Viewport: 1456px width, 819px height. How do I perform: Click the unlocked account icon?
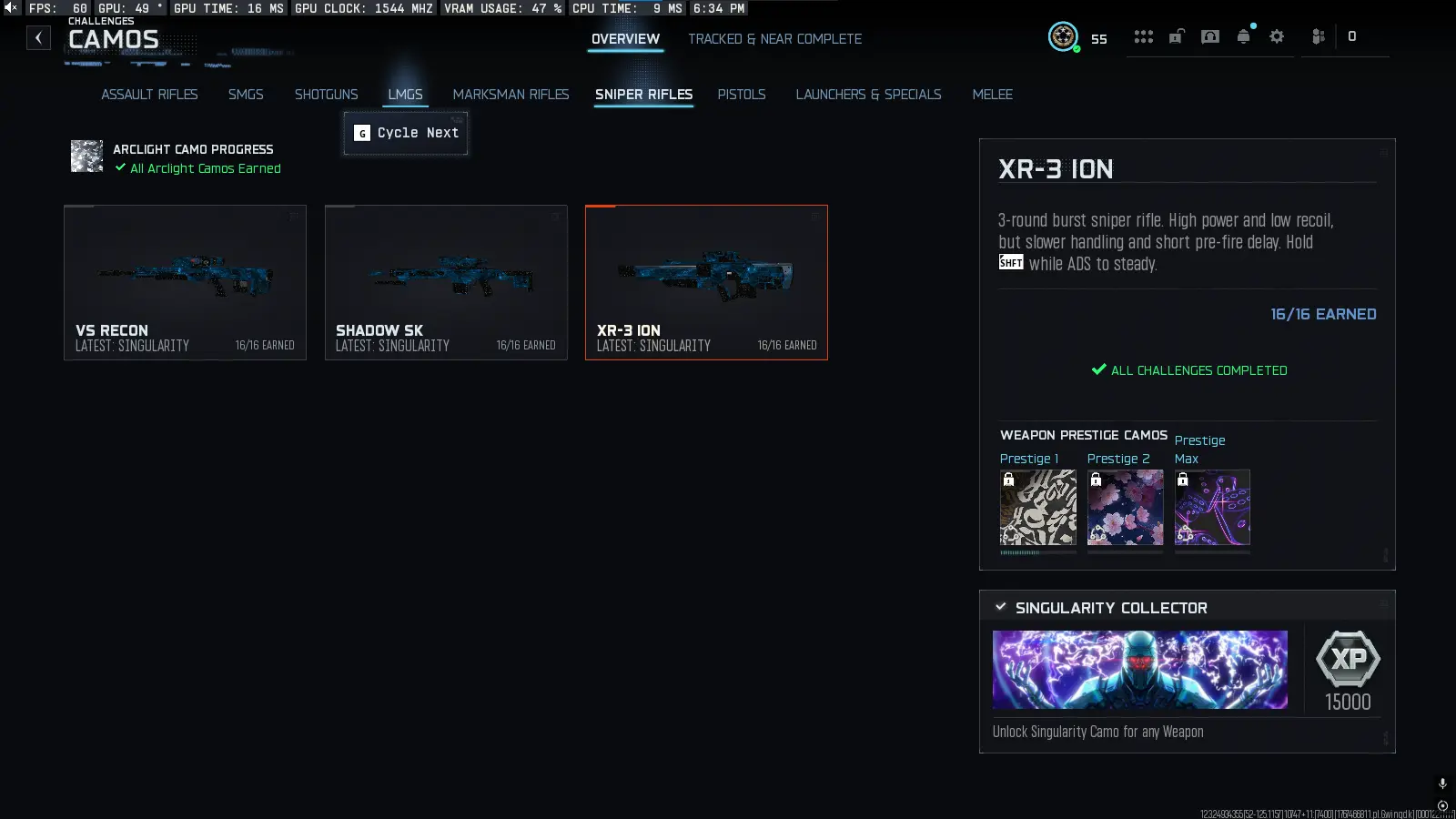tap(1176, 36)
